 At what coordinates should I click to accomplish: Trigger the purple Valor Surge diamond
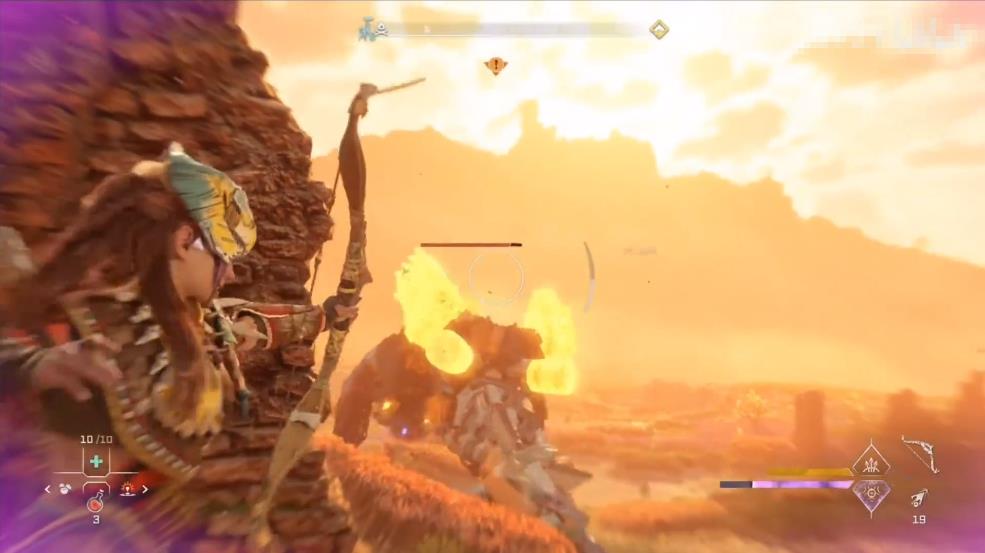(x=870, y=494)
